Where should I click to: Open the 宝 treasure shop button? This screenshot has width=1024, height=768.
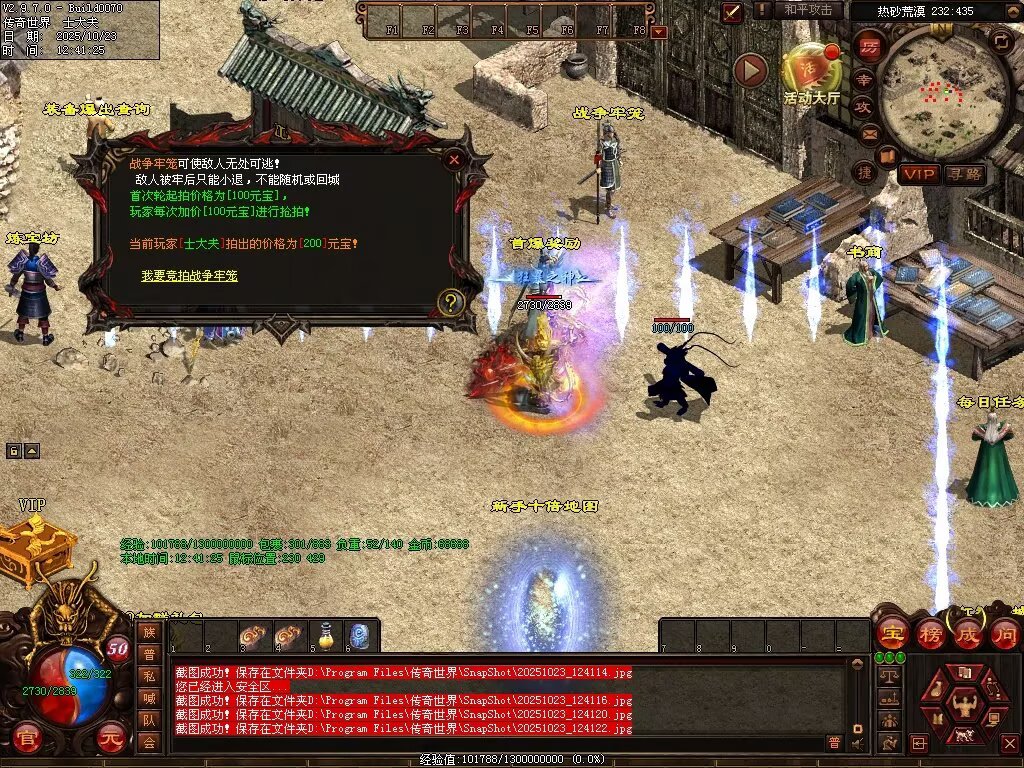[x=891, y=634]
